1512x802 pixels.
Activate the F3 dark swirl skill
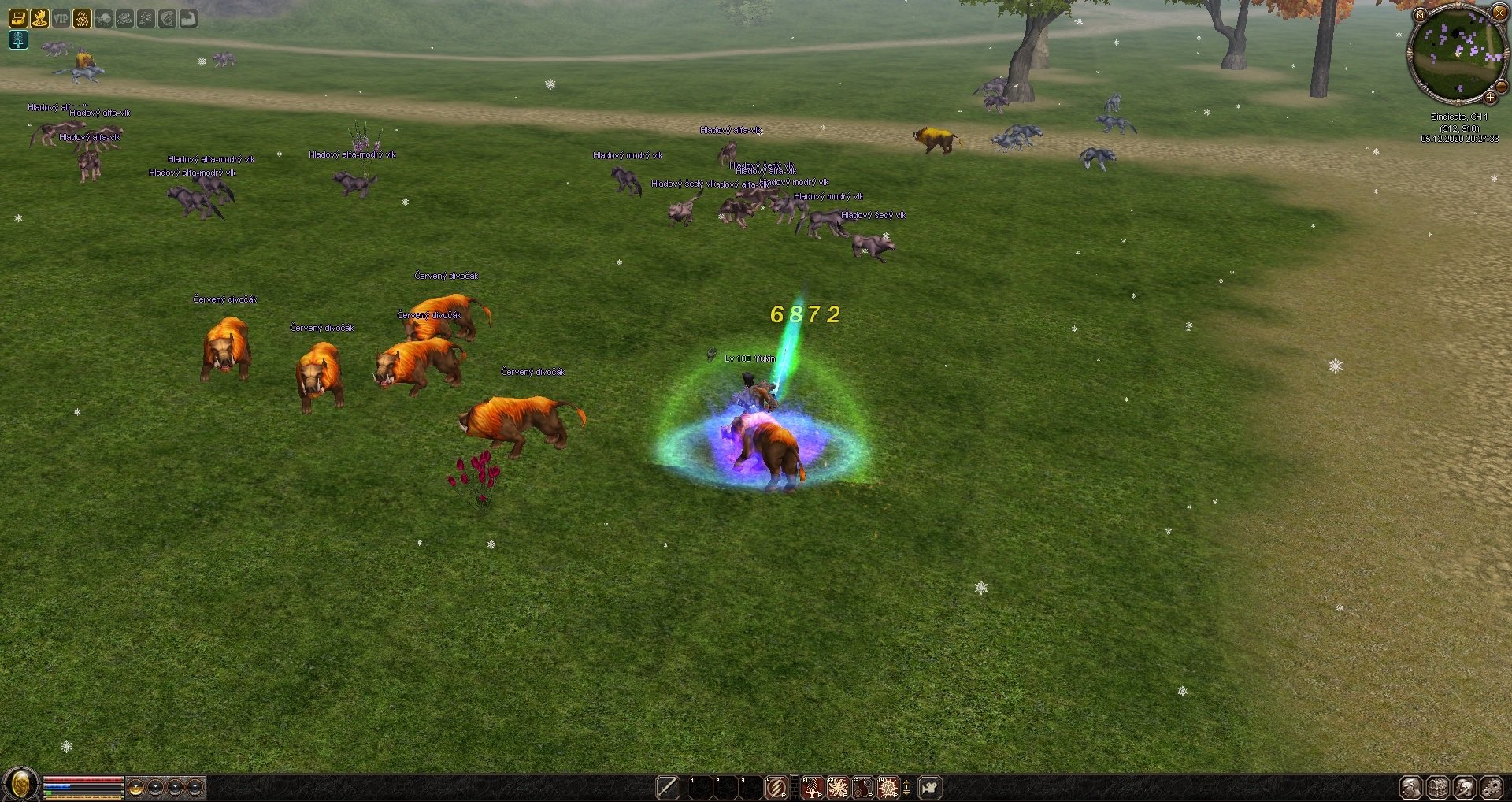point(863,787)
